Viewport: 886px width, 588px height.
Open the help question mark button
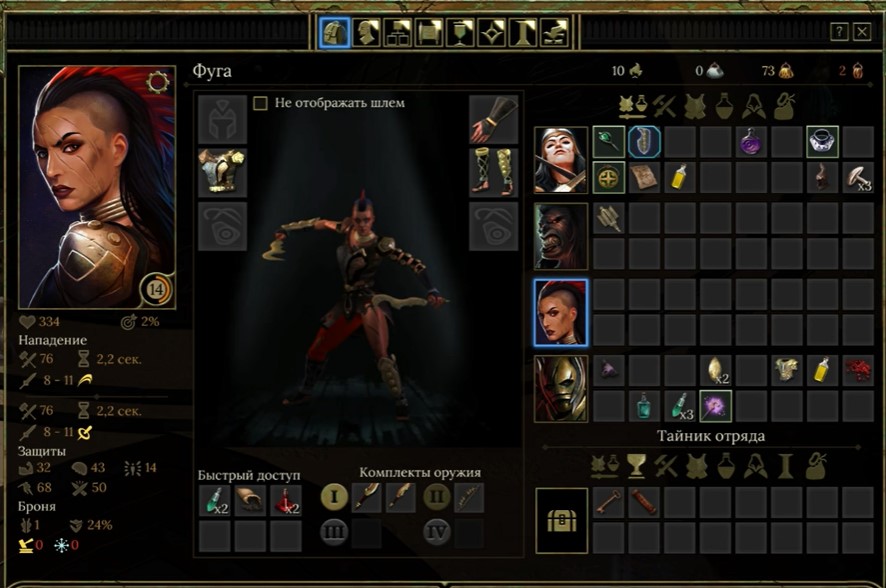point(840,32)
